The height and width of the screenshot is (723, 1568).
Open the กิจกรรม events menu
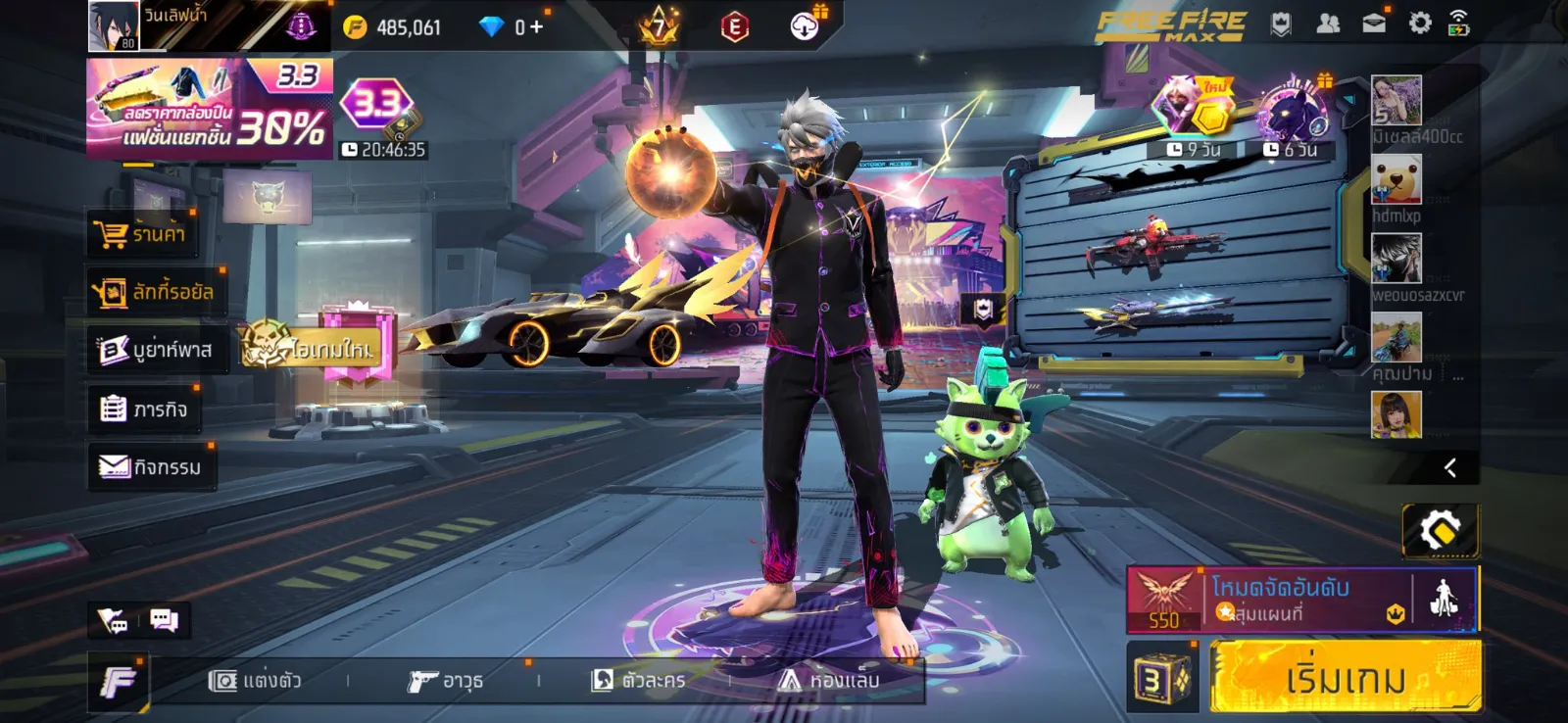[x=151, y=467]
